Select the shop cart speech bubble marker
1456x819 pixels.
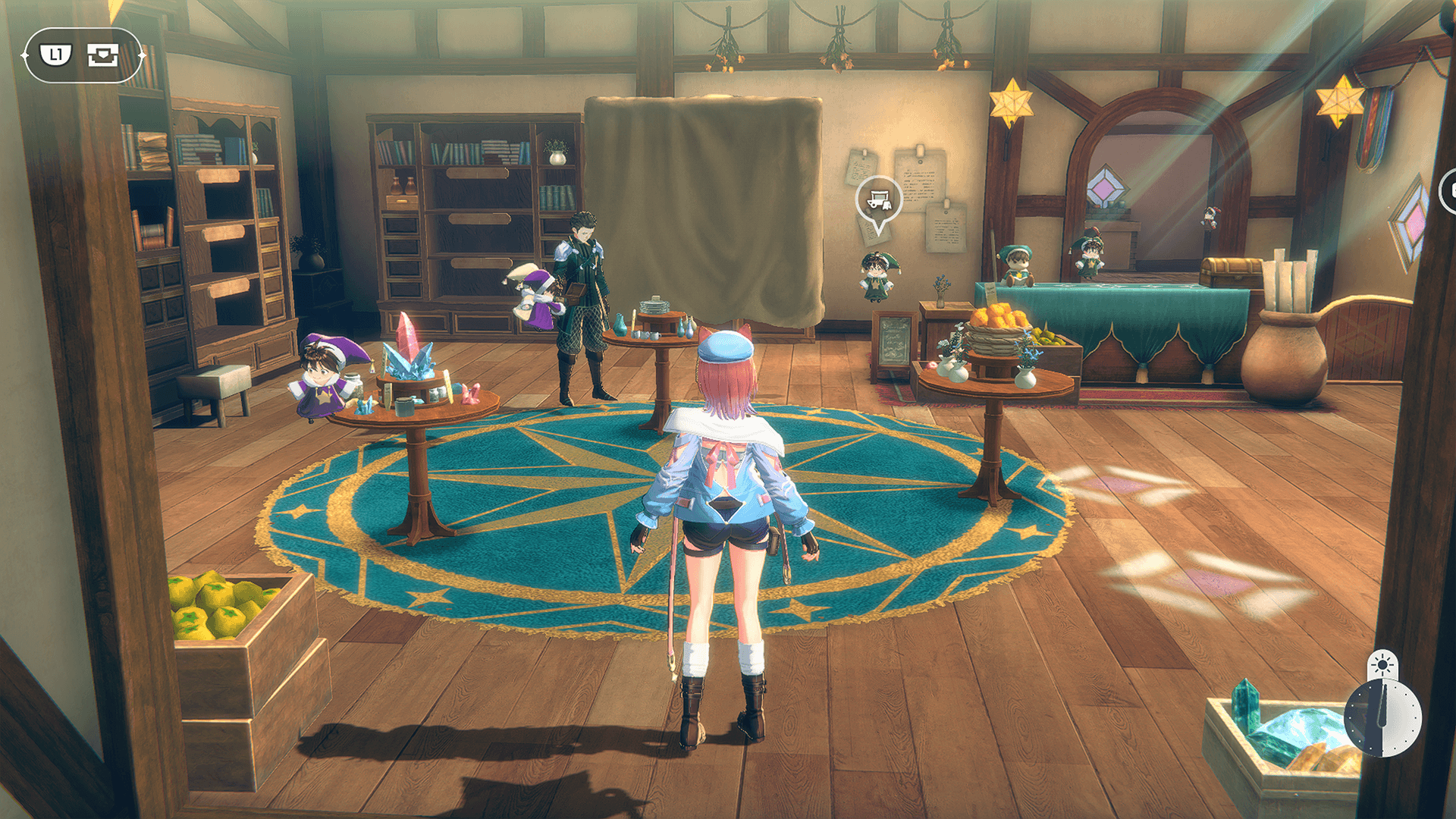[x=878, y=200]
